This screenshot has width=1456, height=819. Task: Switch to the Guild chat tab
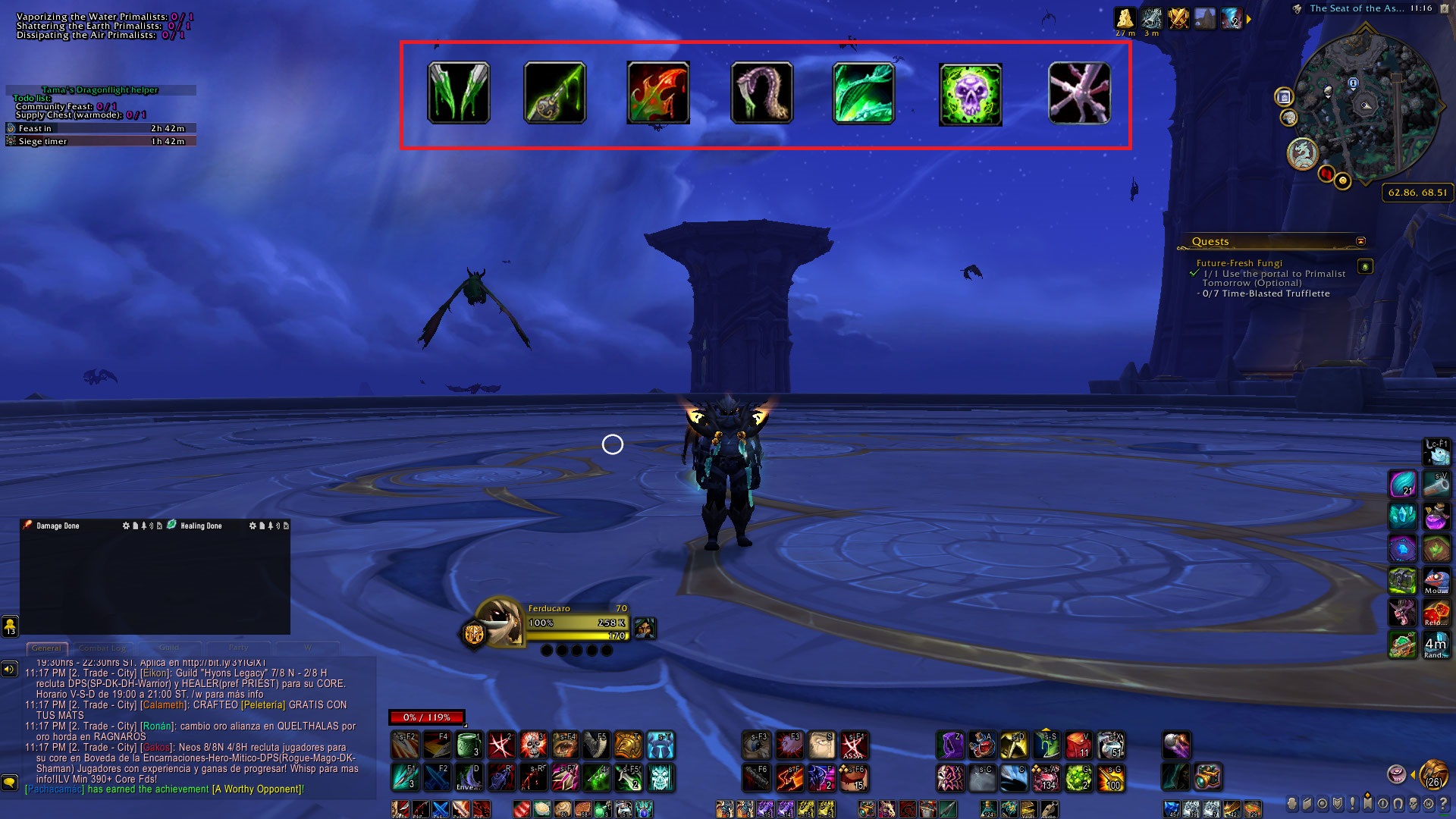169,648
